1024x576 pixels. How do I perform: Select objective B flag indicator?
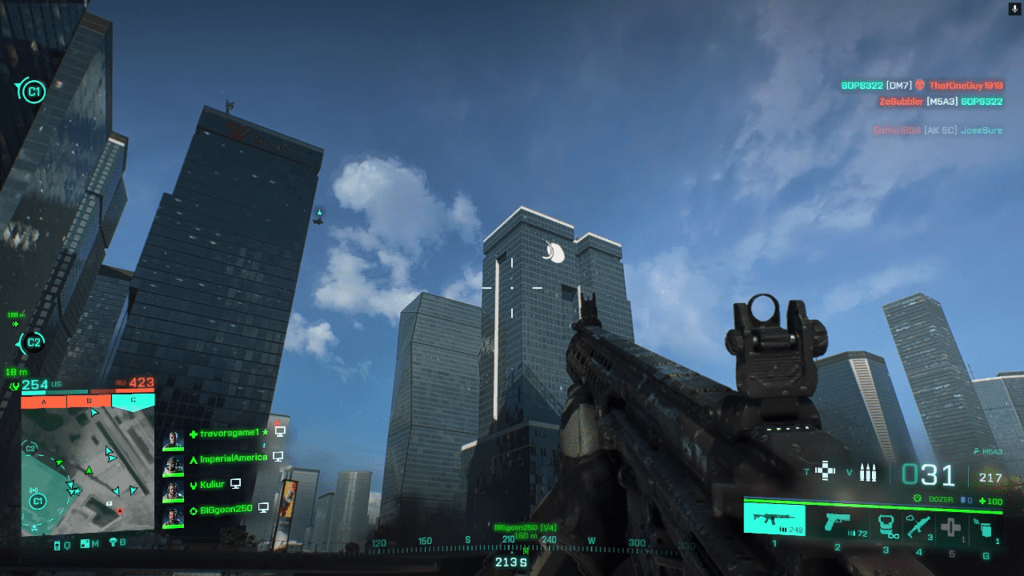88,401
